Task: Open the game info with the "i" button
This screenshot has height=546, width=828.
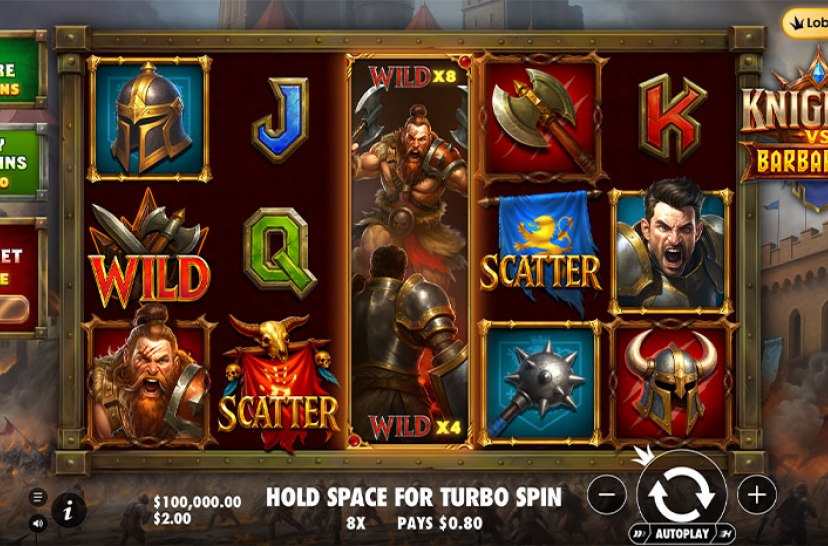Action: click(68, 510)
